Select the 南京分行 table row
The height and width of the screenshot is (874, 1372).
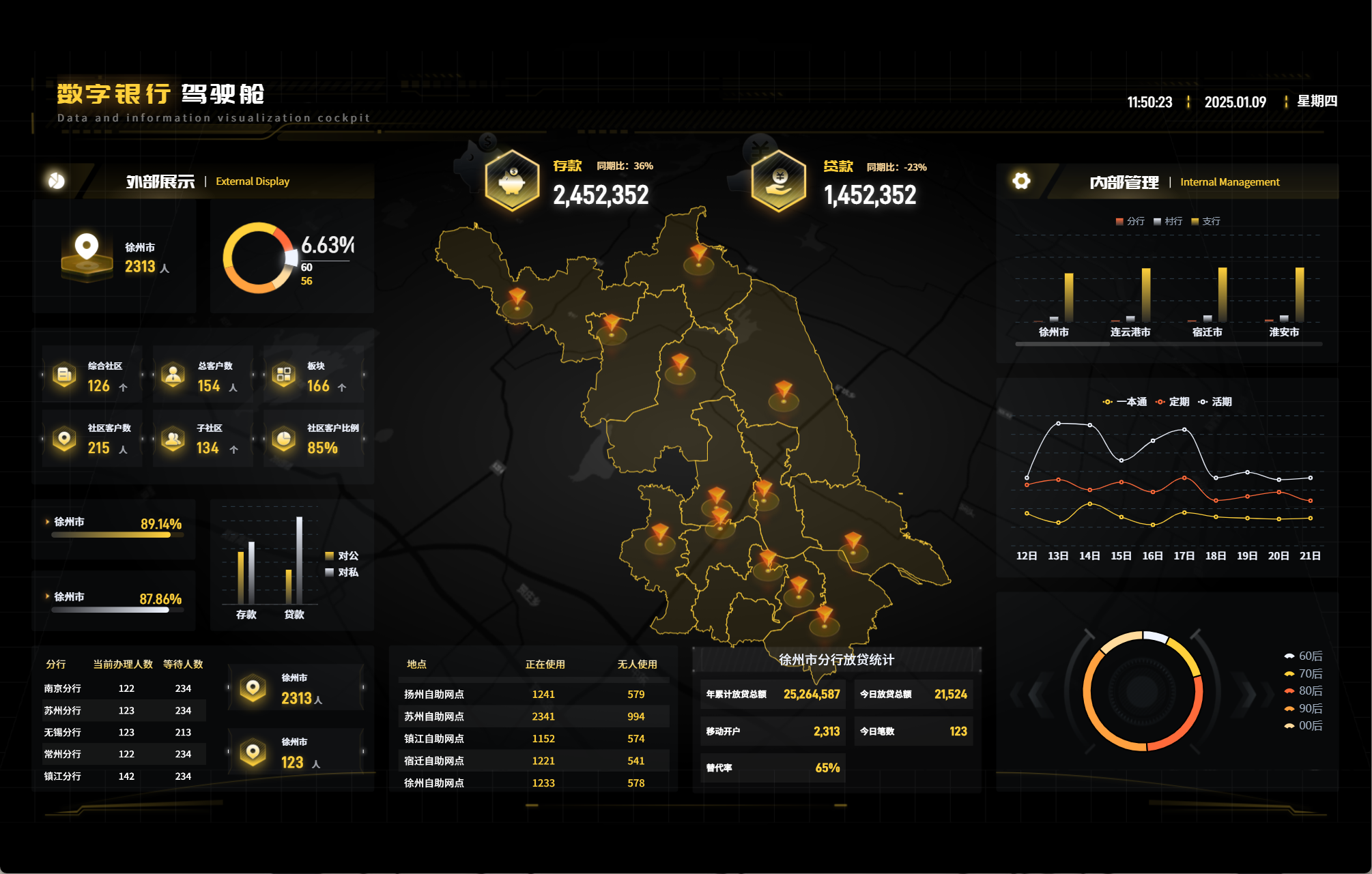click(x=124, y=688)
